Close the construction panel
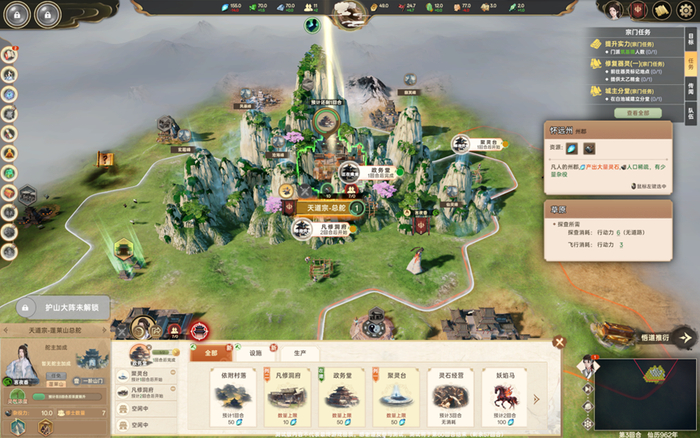Screen dimensions: 700x438 pos(560,343)
